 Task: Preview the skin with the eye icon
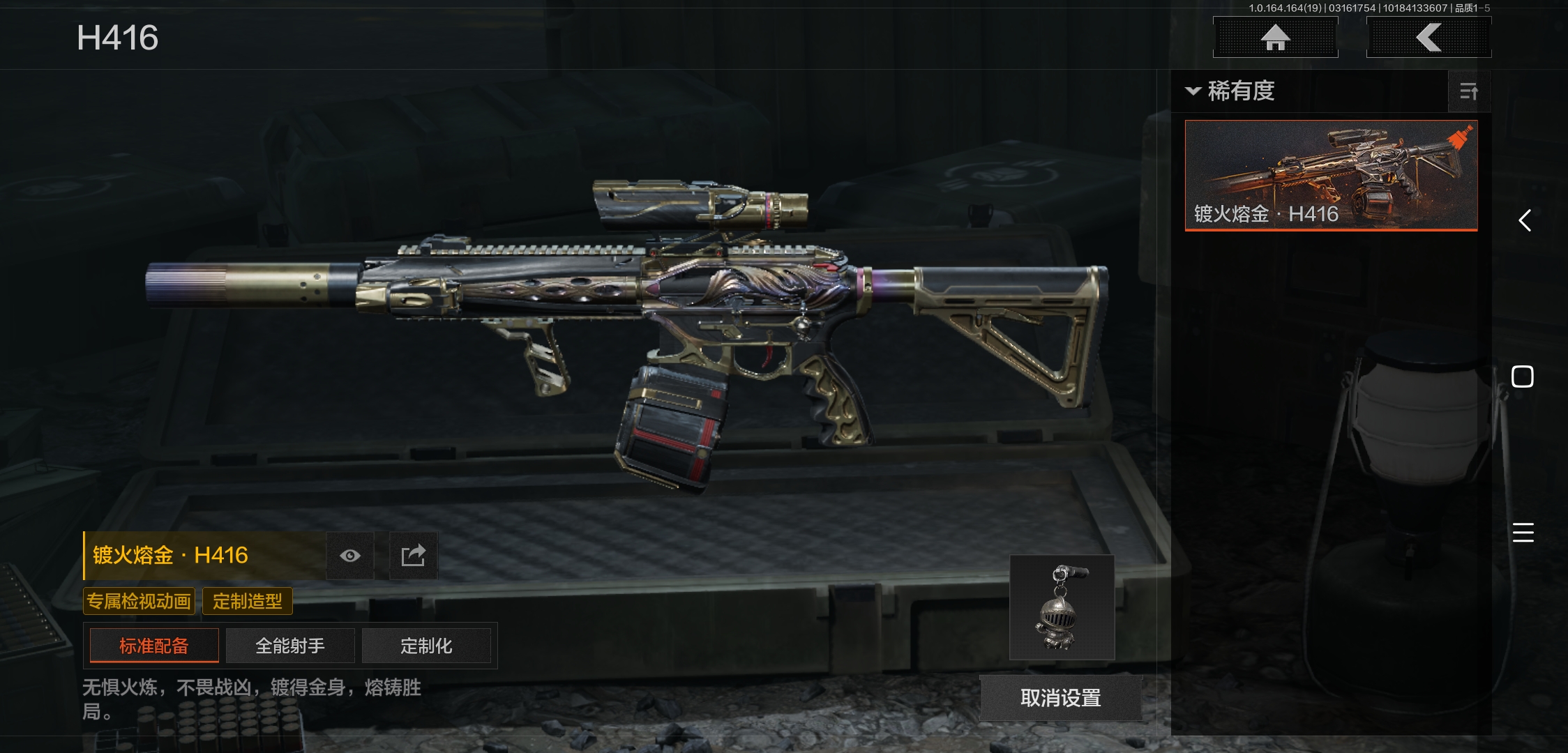(x=350, y=556)
